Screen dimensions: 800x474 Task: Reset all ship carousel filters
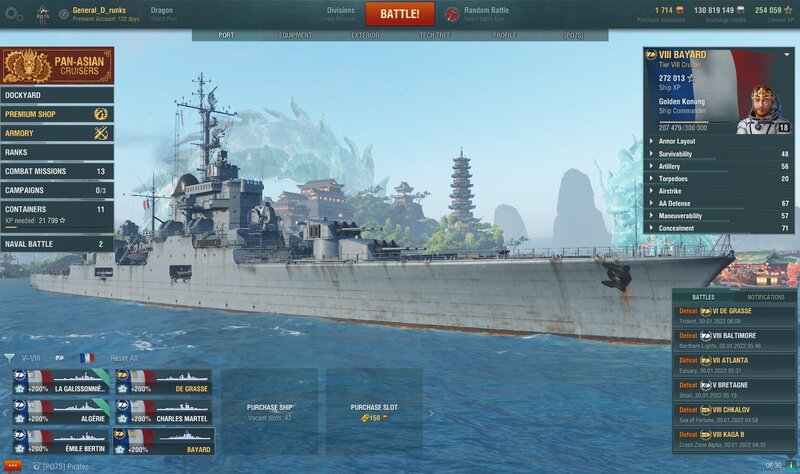click(124, 358)
